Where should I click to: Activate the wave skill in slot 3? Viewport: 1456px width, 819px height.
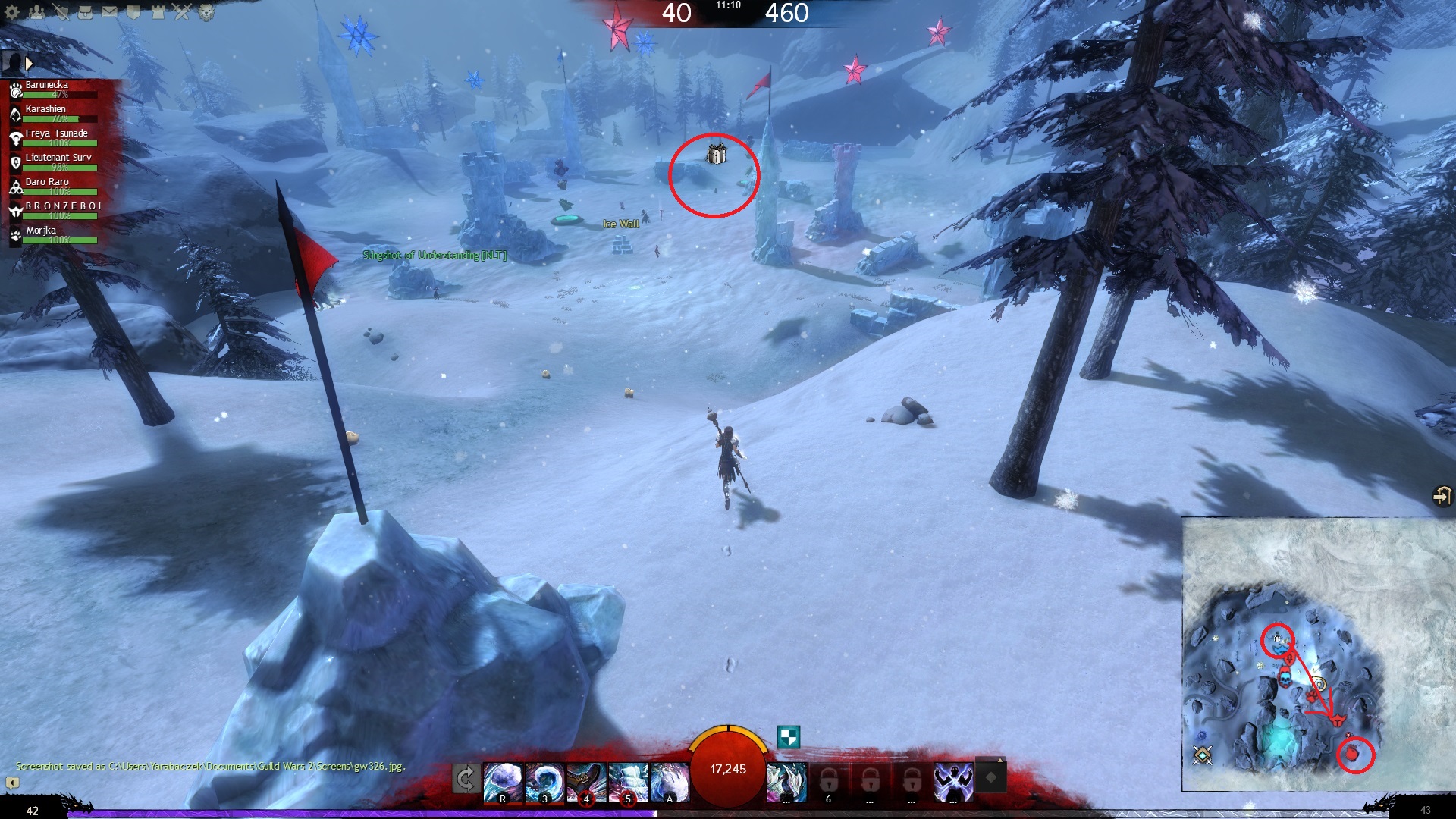point(544,782)
